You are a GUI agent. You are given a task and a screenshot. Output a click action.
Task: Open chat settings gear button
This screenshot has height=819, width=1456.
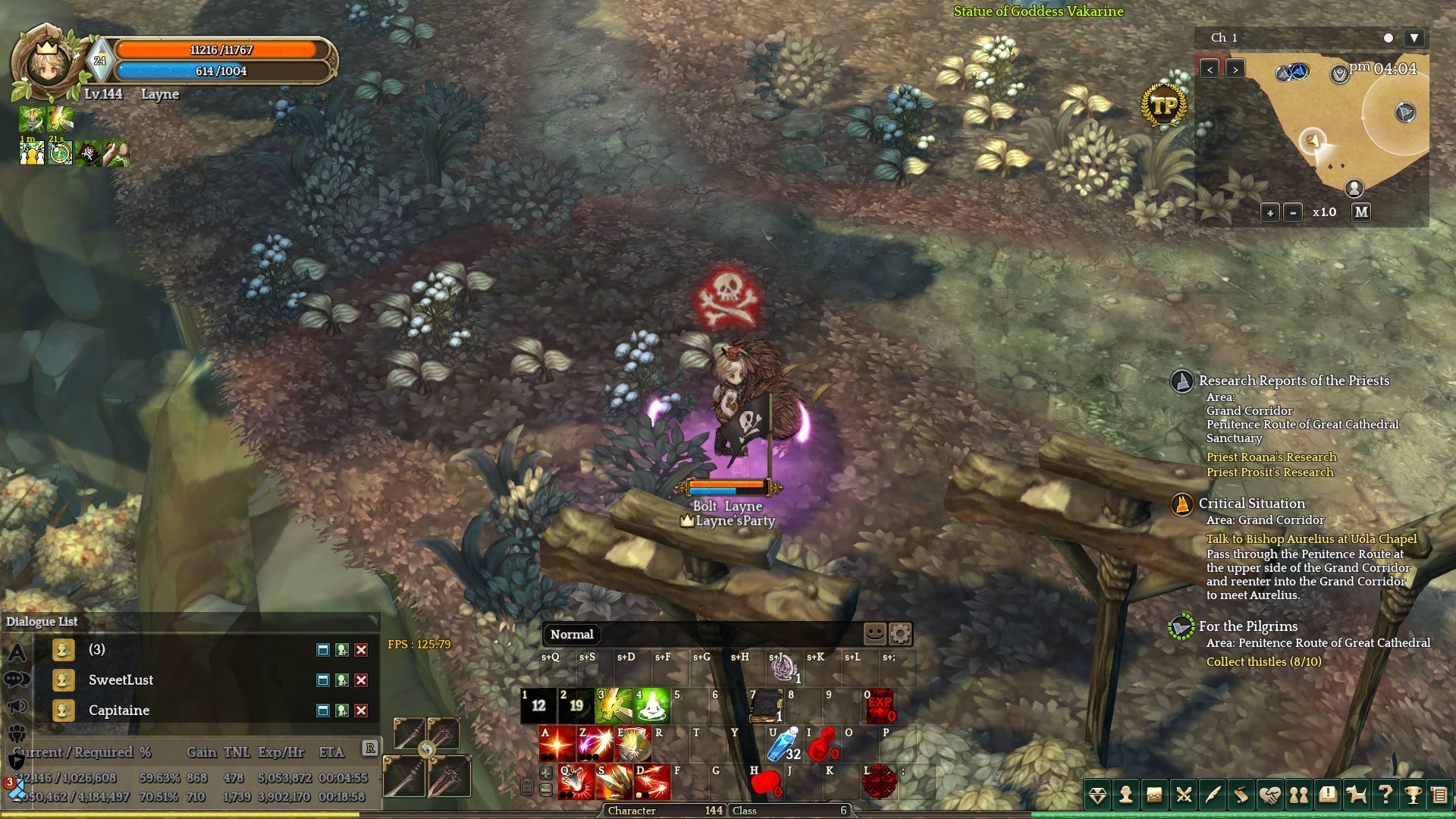[x=900, y=634]
